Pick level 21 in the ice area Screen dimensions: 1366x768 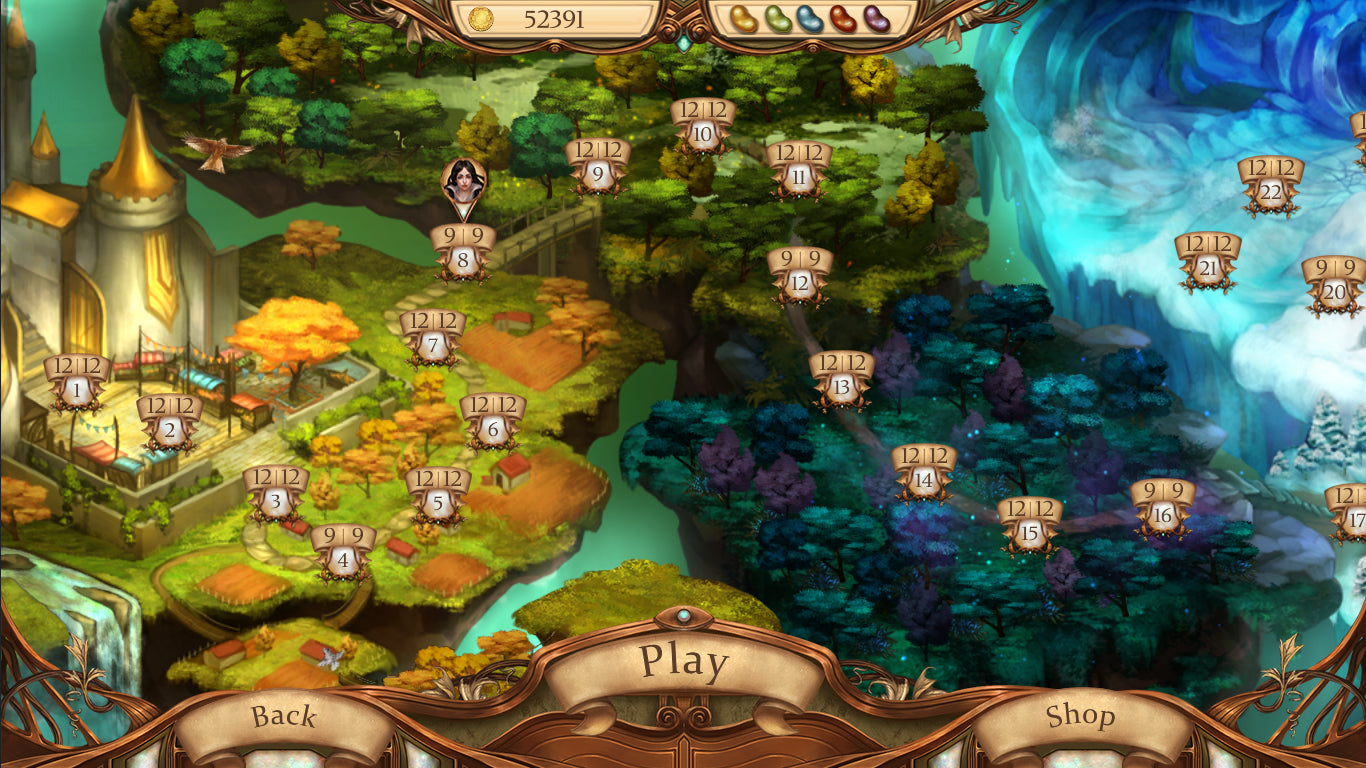coord(1208,268)
